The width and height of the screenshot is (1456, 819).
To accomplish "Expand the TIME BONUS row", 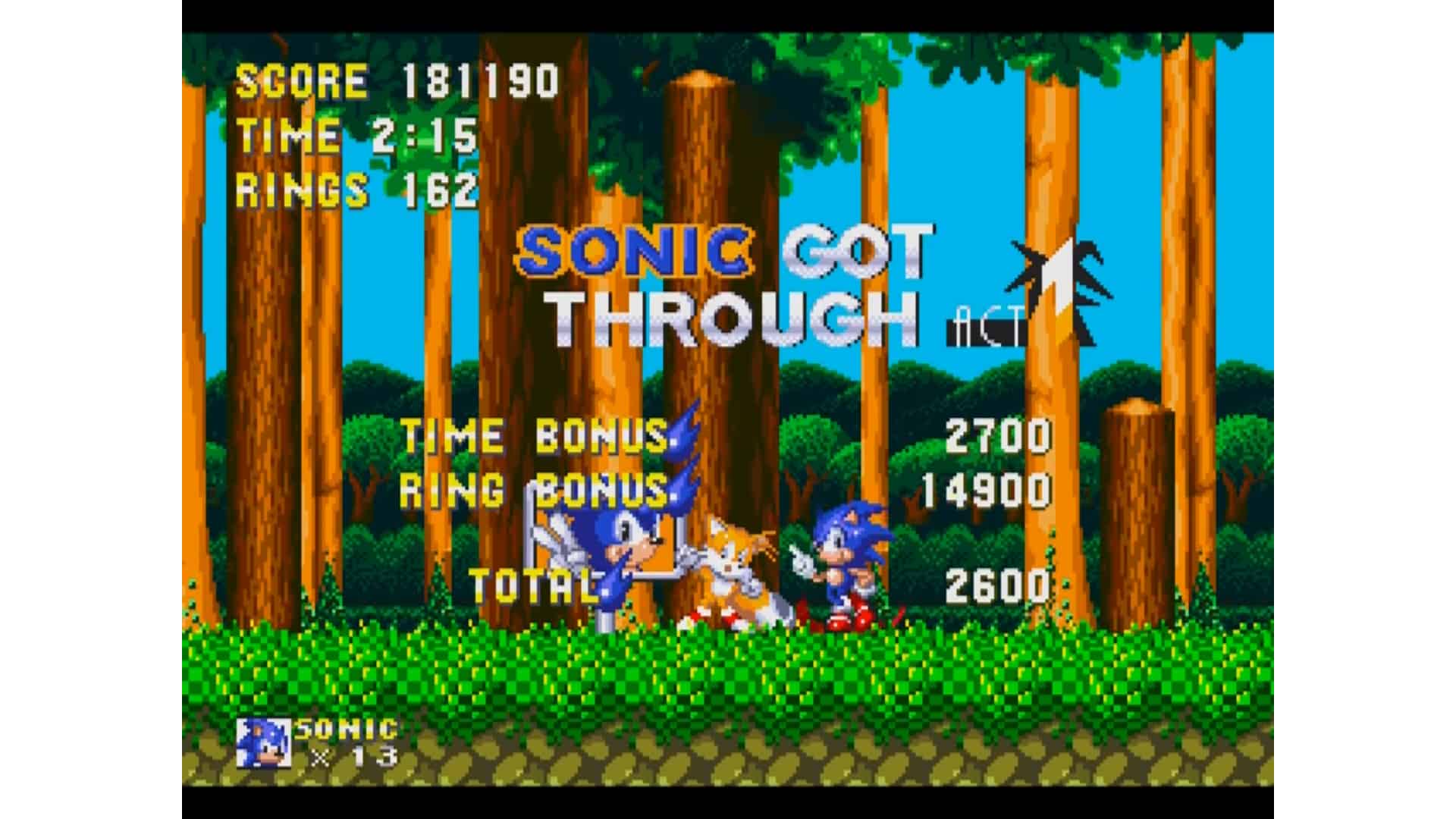I will (x=531, y=438).
